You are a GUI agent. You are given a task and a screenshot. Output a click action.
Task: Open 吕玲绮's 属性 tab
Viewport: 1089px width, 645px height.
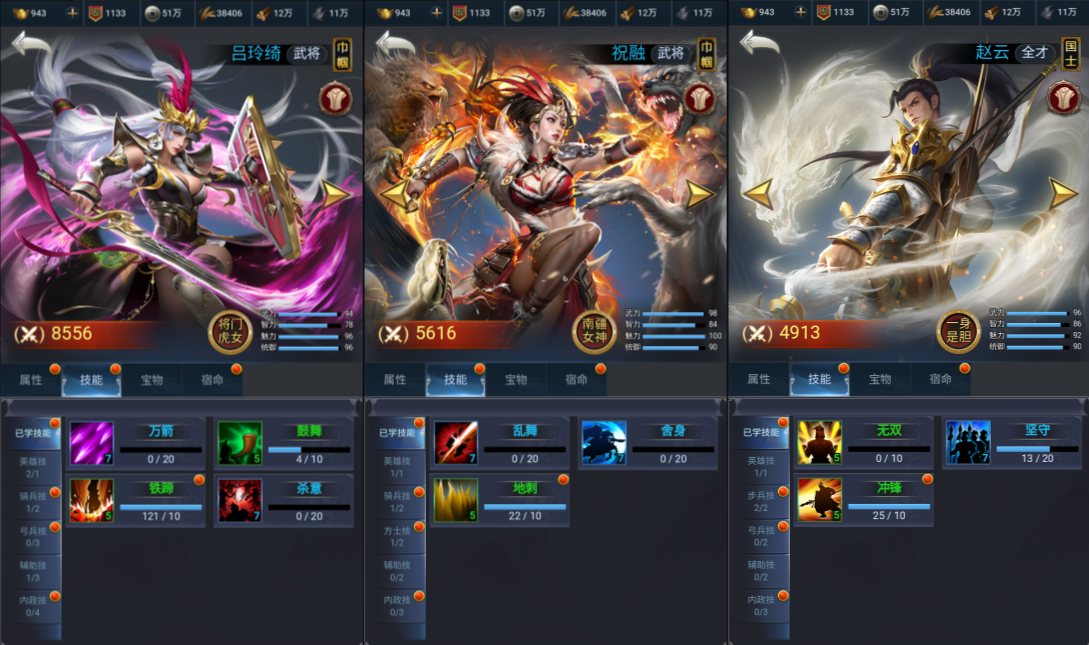pos(31,380)
